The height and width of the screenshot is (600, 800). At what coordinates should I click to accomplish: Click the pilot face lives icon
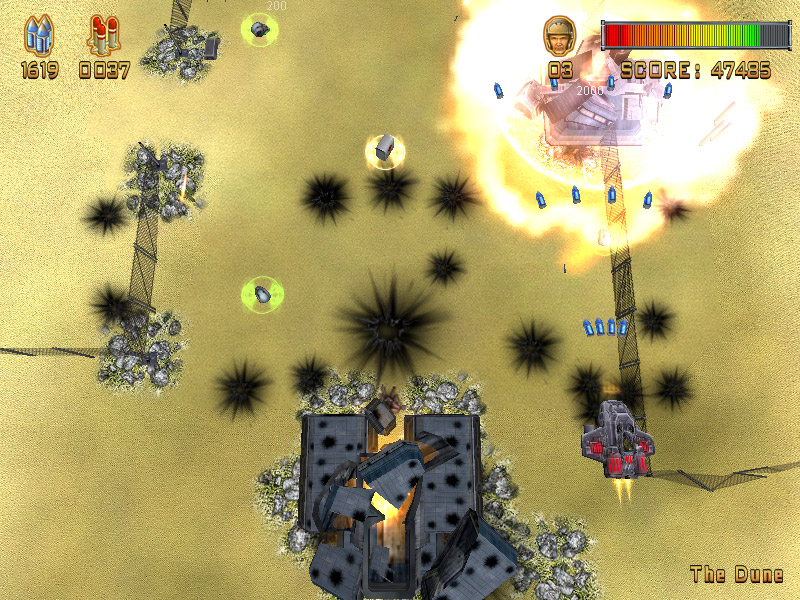pyautogui.click(x=559, y=36)
